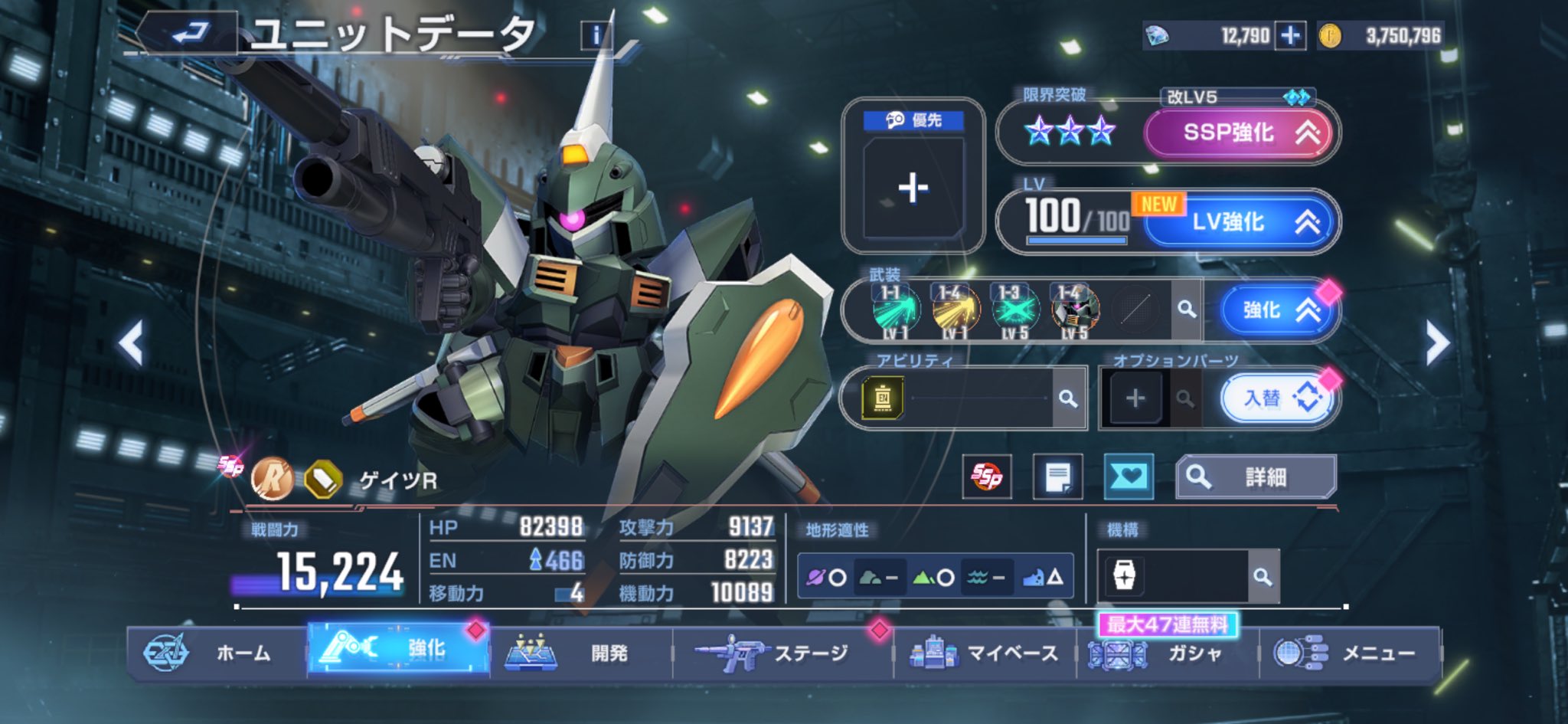
Task: Add a priority pilot in the 優先 slot
Action: 913,188
